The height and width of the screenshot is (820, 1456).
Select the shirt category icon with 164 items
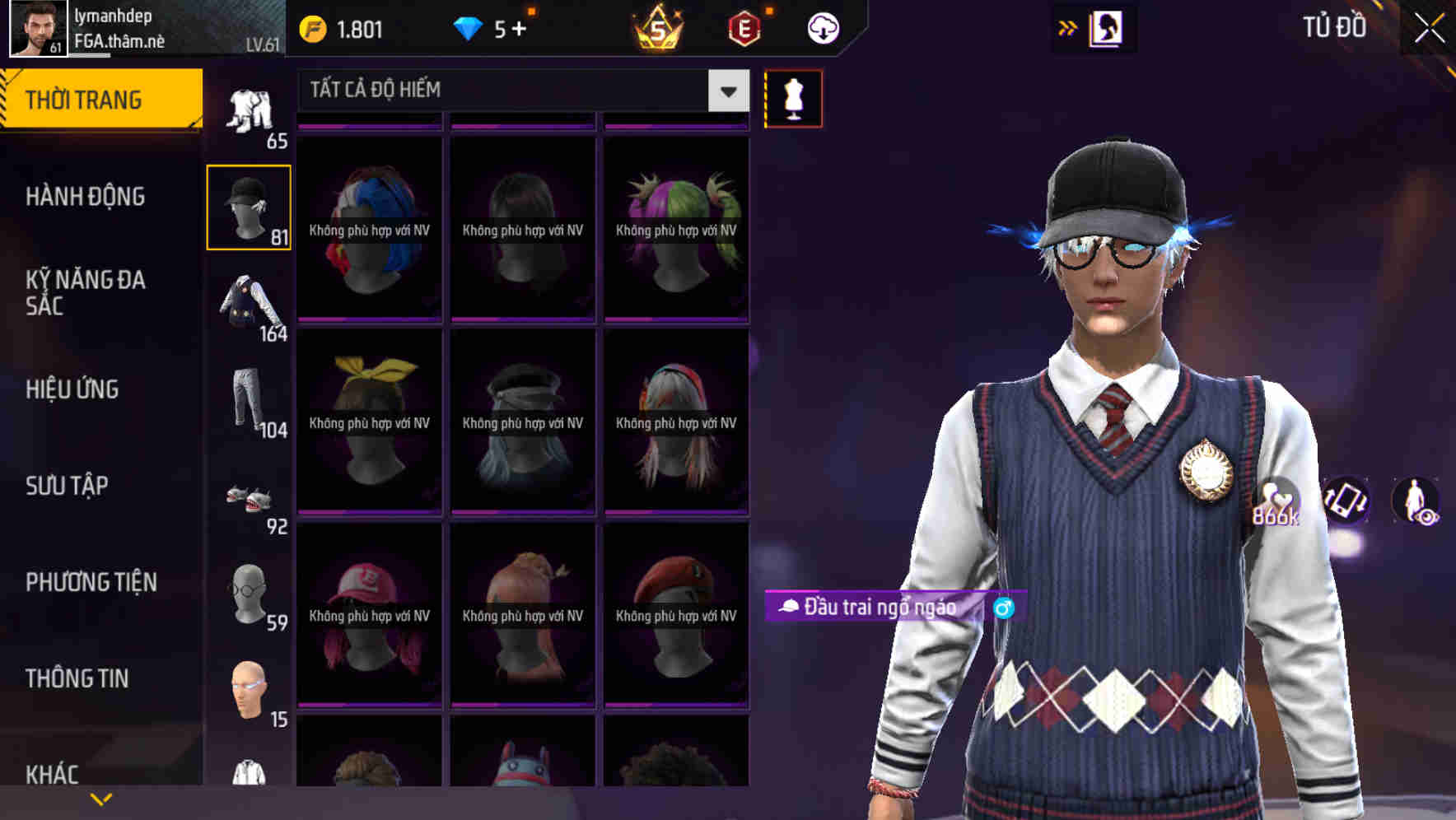click(x=247, y=303)
